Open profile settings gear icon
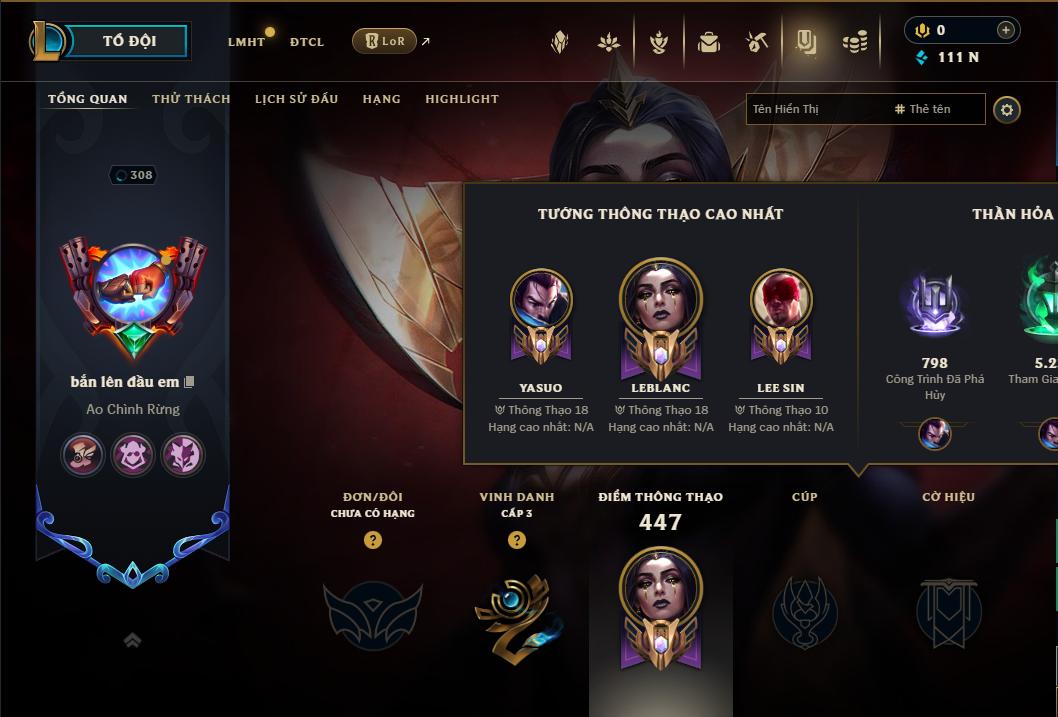Screen dimensions: 1058x717 pyautogui.click(x=1007, y=109)
